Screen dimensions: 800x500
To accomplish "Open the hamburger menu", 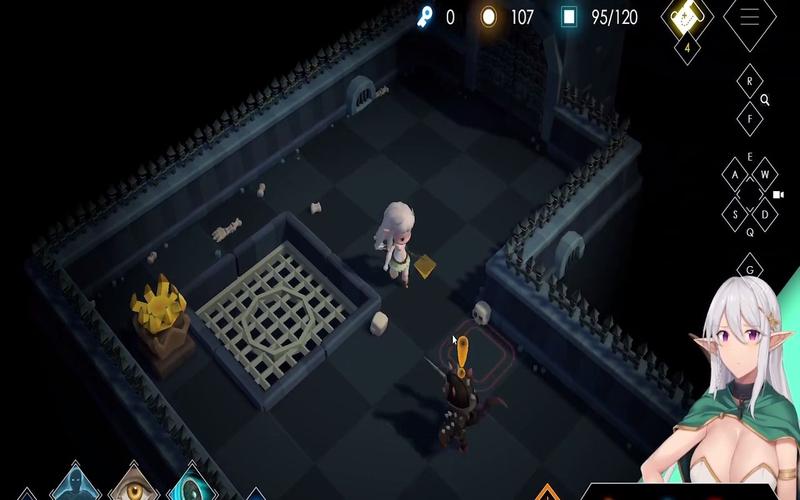I will coord(749,17).
